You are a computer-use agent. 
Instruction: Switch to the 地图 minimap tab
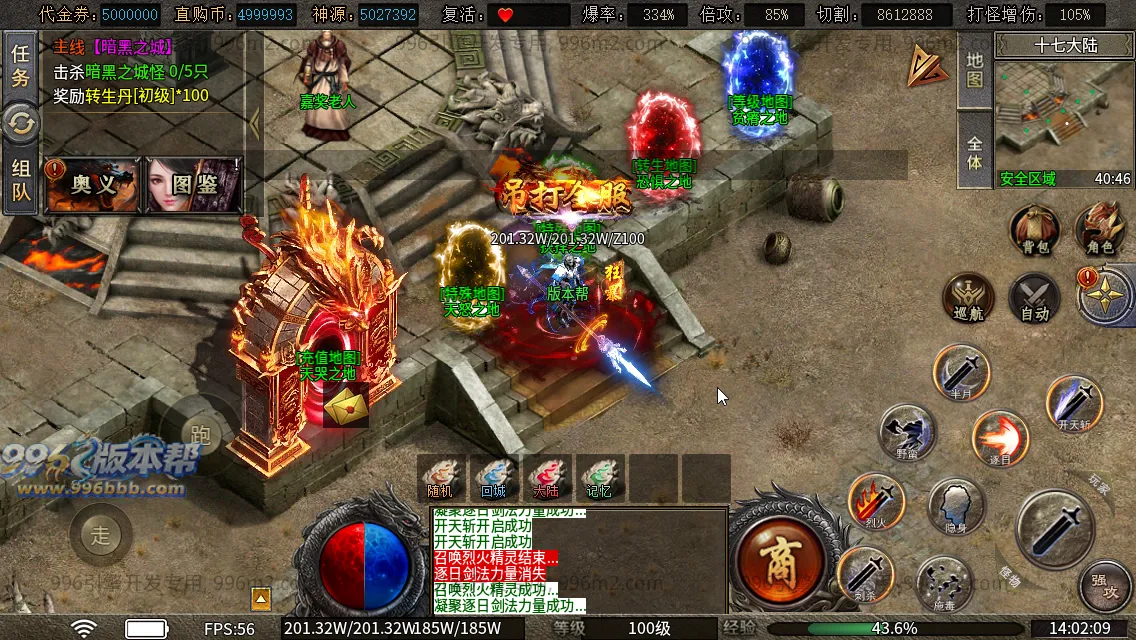point(975,68)
